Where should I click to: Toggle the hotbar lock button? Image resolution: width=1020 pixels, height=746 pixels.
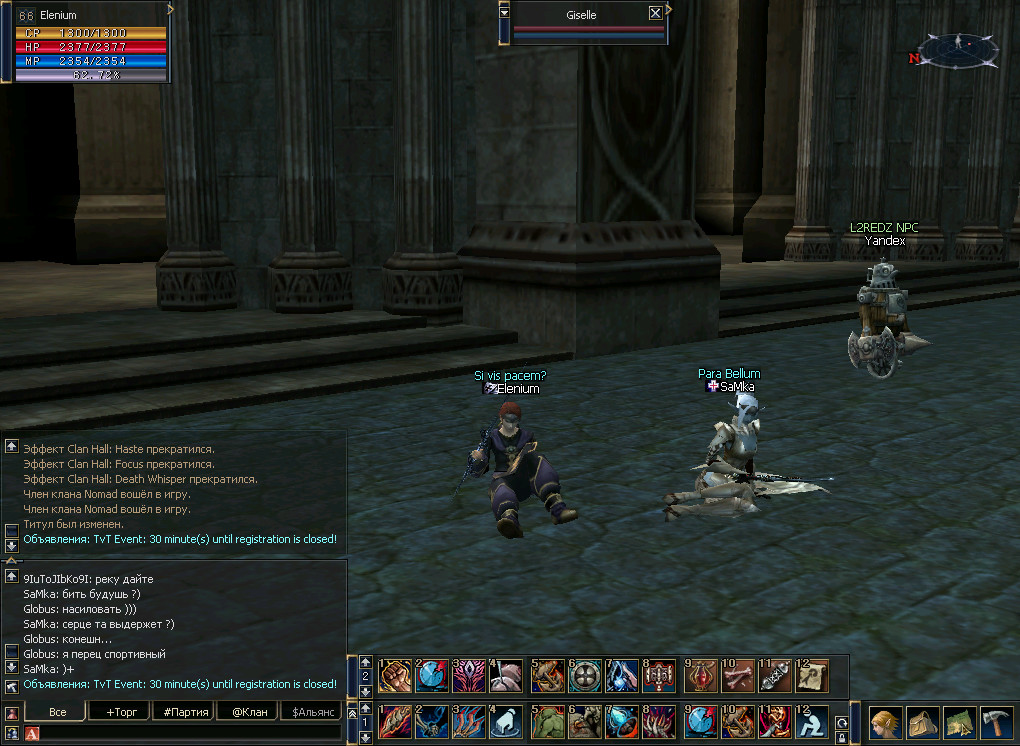click(x=842, y=737)
